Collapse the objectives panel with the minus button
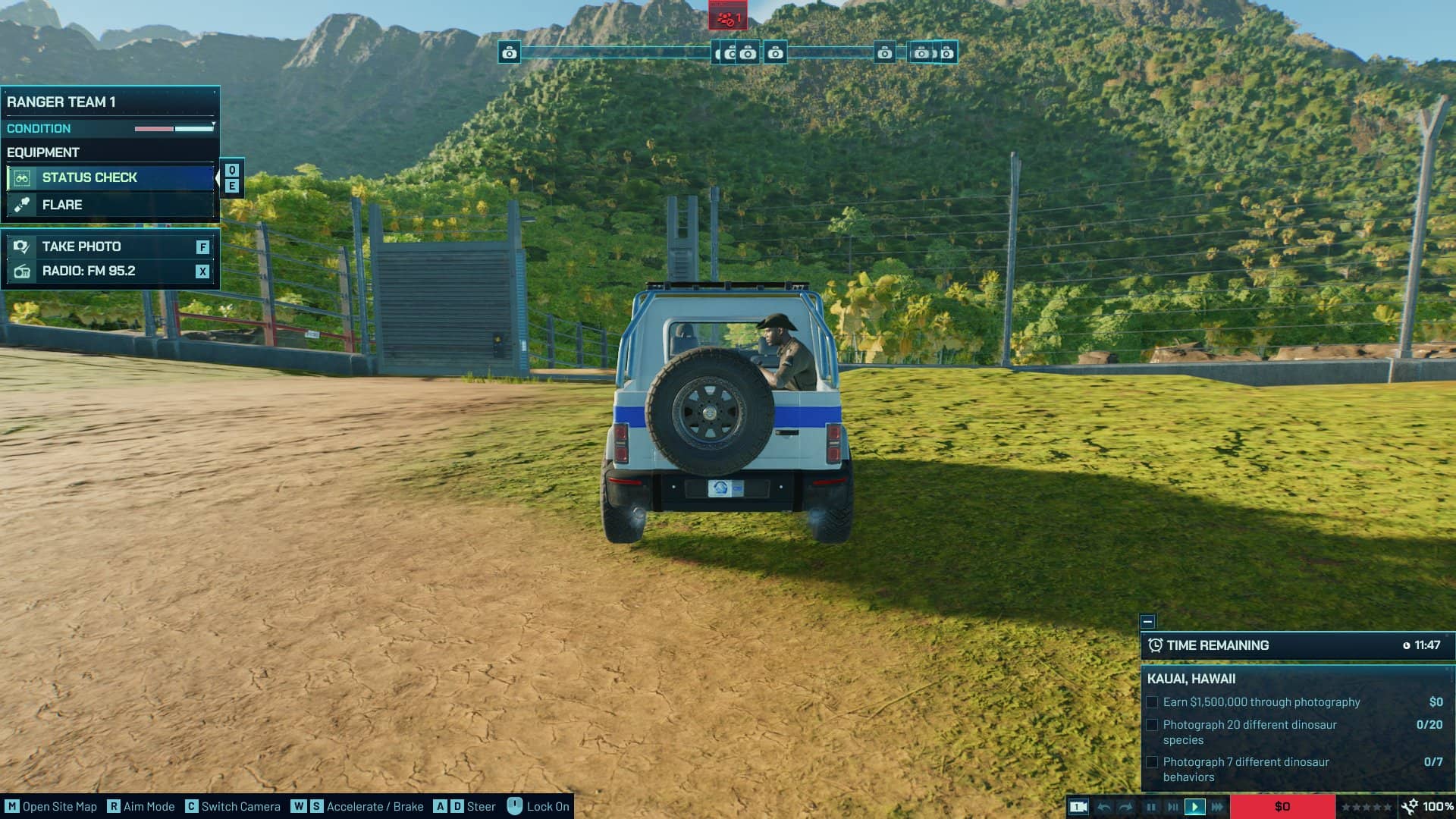The height and width of the screenshot is (819, 1456). pyautogui.click(x=1147, y=622)
